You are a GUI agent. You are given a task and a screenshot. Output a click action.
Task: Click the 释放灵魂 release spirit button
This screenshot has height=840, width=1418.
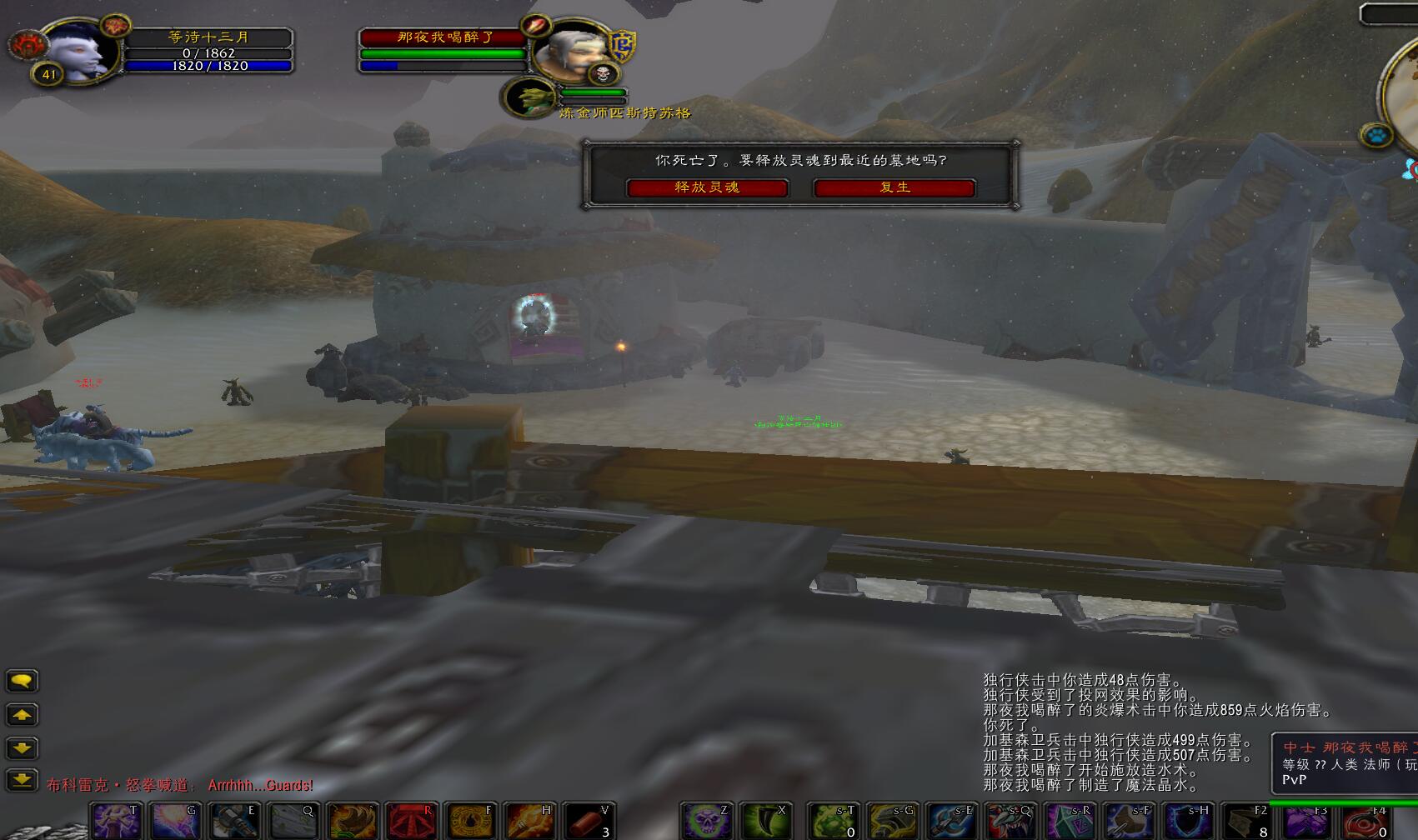click(x=707, y=187)
